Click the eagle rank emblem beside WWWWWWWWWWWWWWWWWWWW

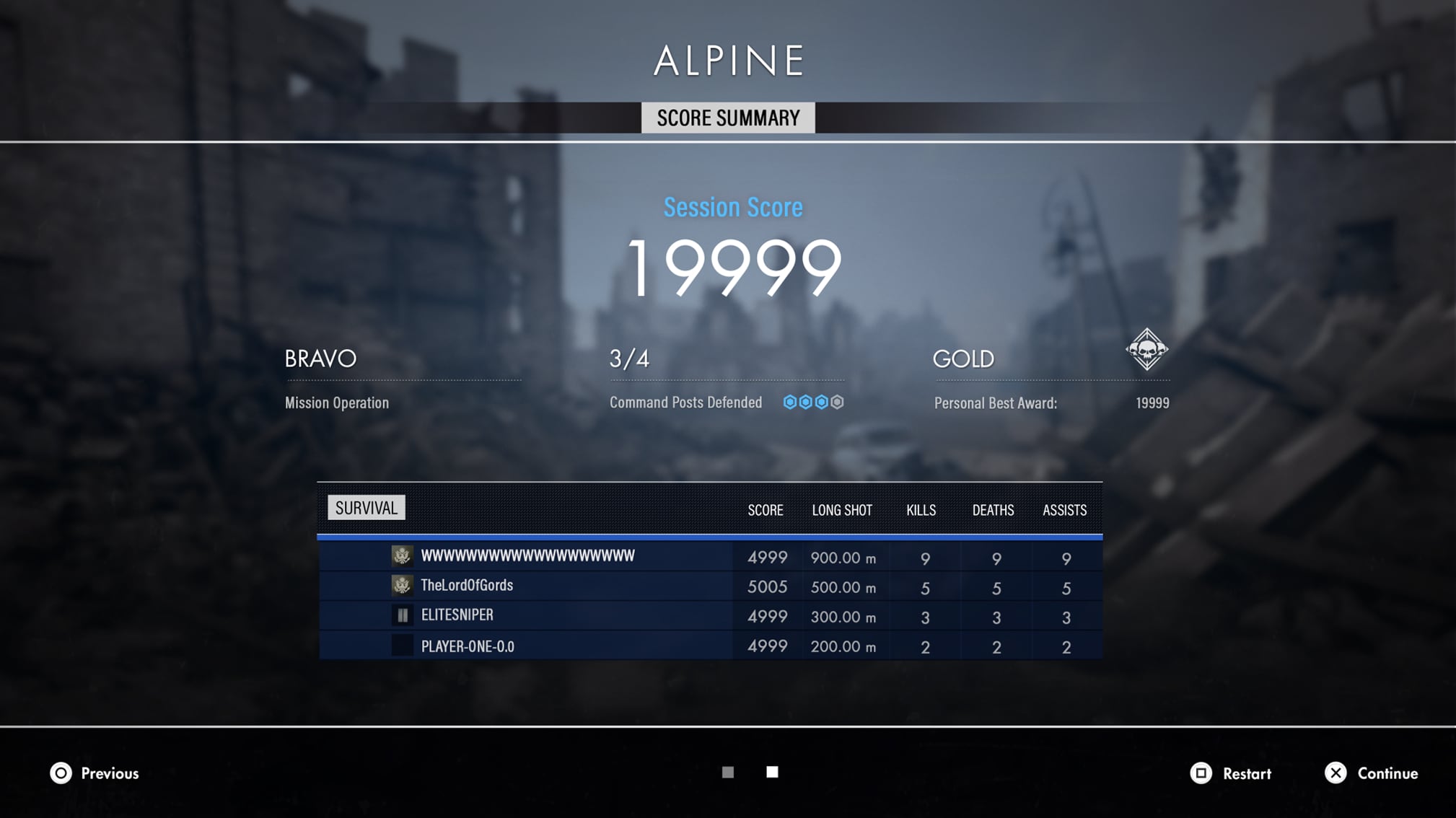pyautogui.click(x=402, y=556)
